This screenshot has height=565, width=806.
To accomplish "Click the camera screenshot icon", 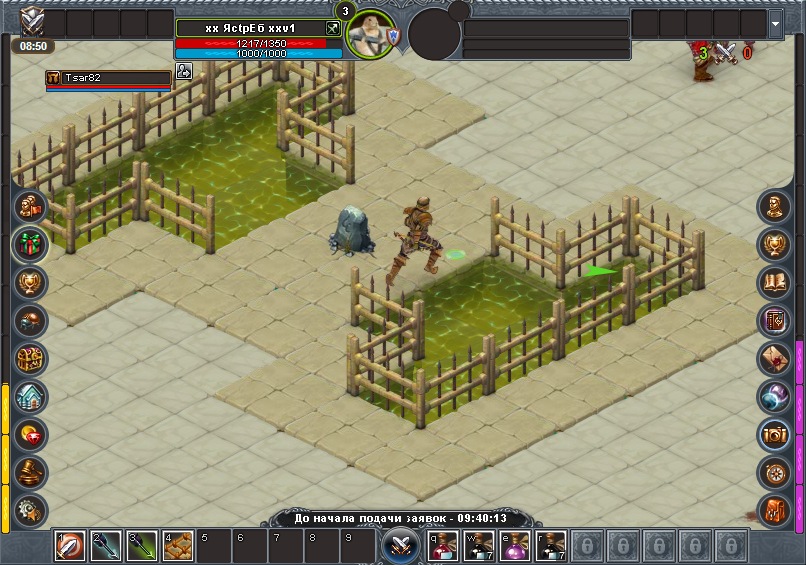I will (774, 434).
